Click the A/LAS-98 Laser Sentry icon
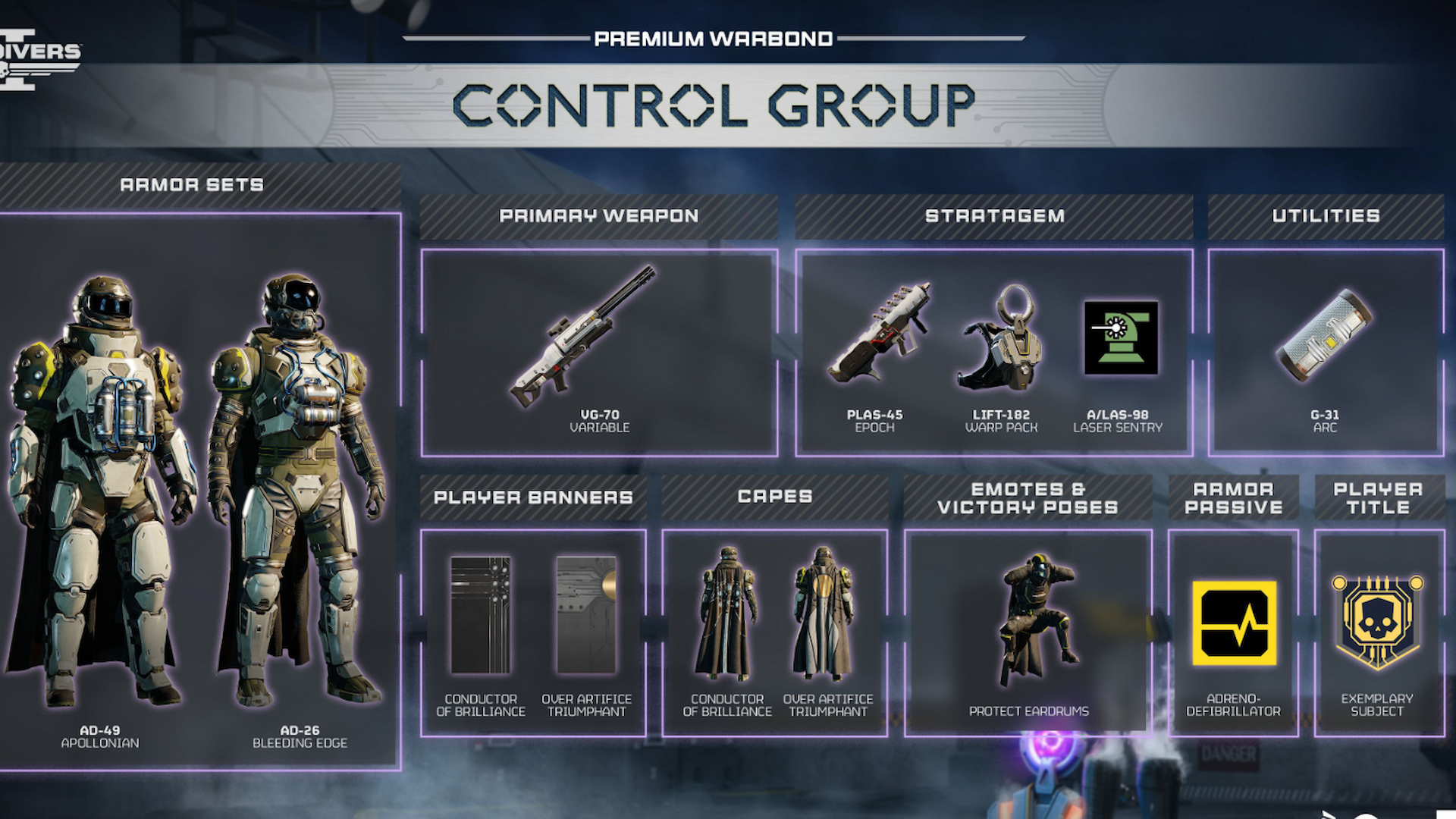Image resolution: width=1456 pixels, height=819 pixels. click(1121, 338)
